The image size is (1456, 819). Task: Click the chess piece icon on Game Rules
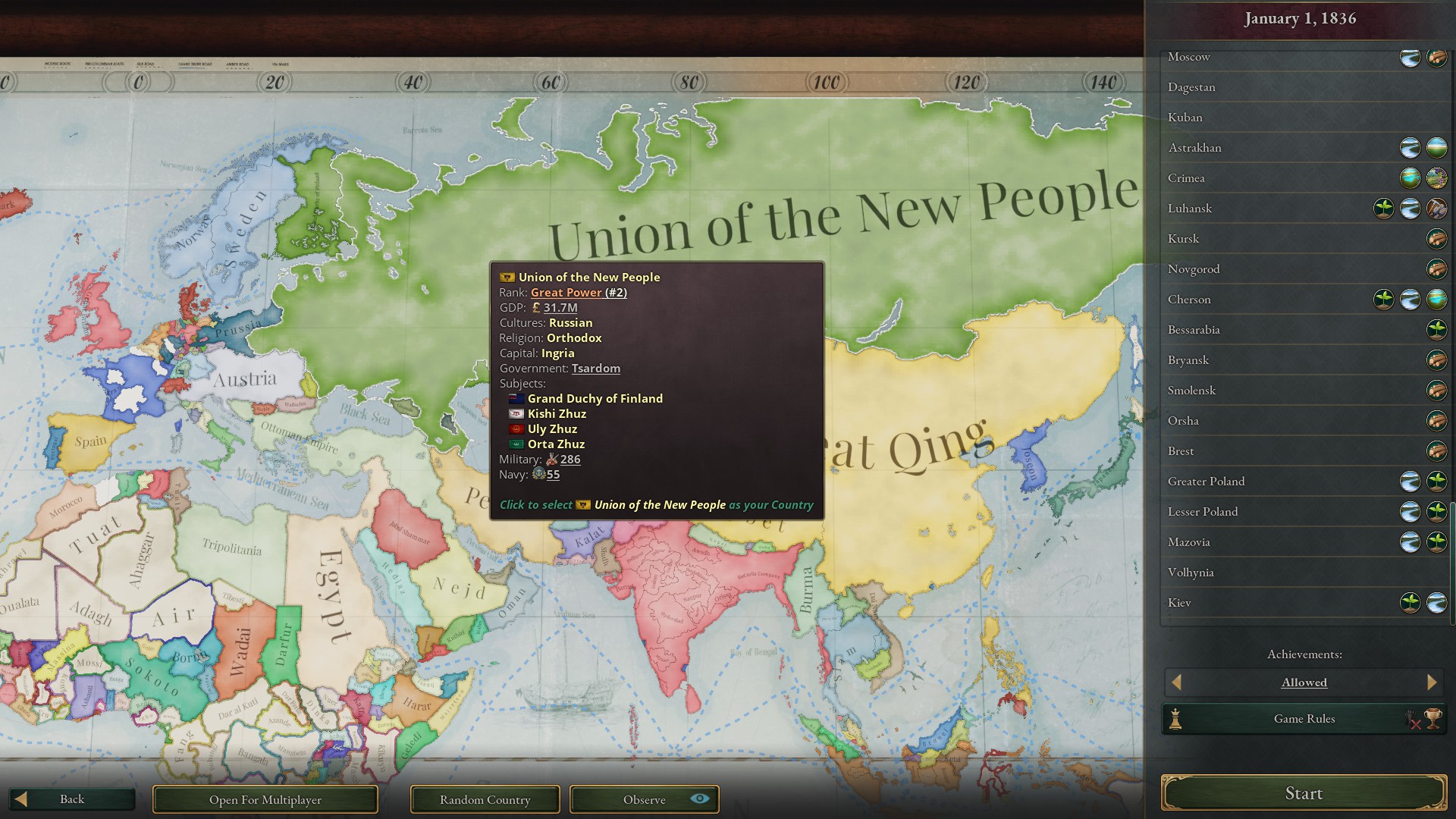click(1175, 718)
